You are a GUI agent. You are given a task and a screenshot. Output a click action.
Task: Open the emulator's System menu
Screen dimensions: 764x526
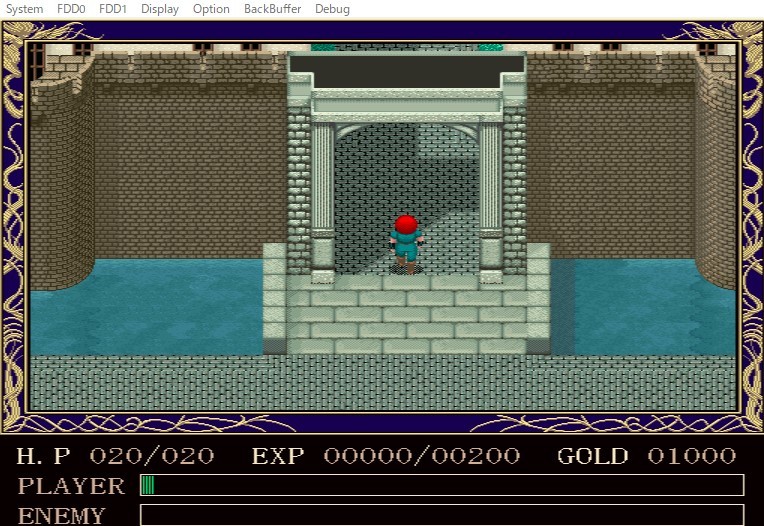coord(25,9)
